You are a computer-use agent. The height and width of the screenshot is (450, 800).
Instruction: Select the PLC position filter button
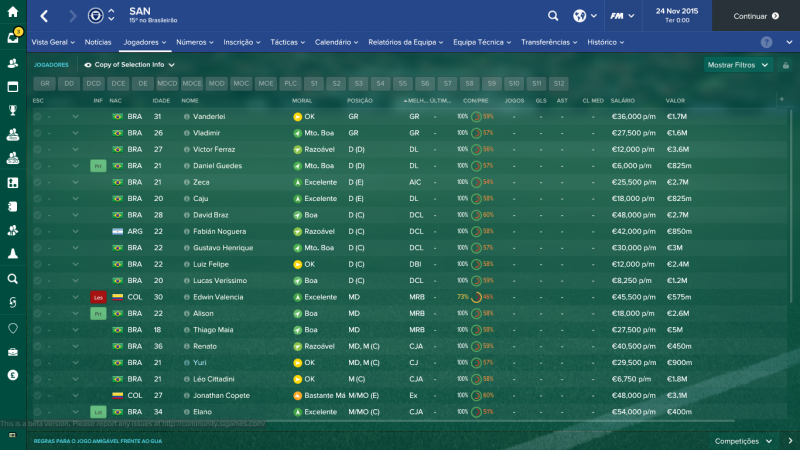(x=290, y=84)
